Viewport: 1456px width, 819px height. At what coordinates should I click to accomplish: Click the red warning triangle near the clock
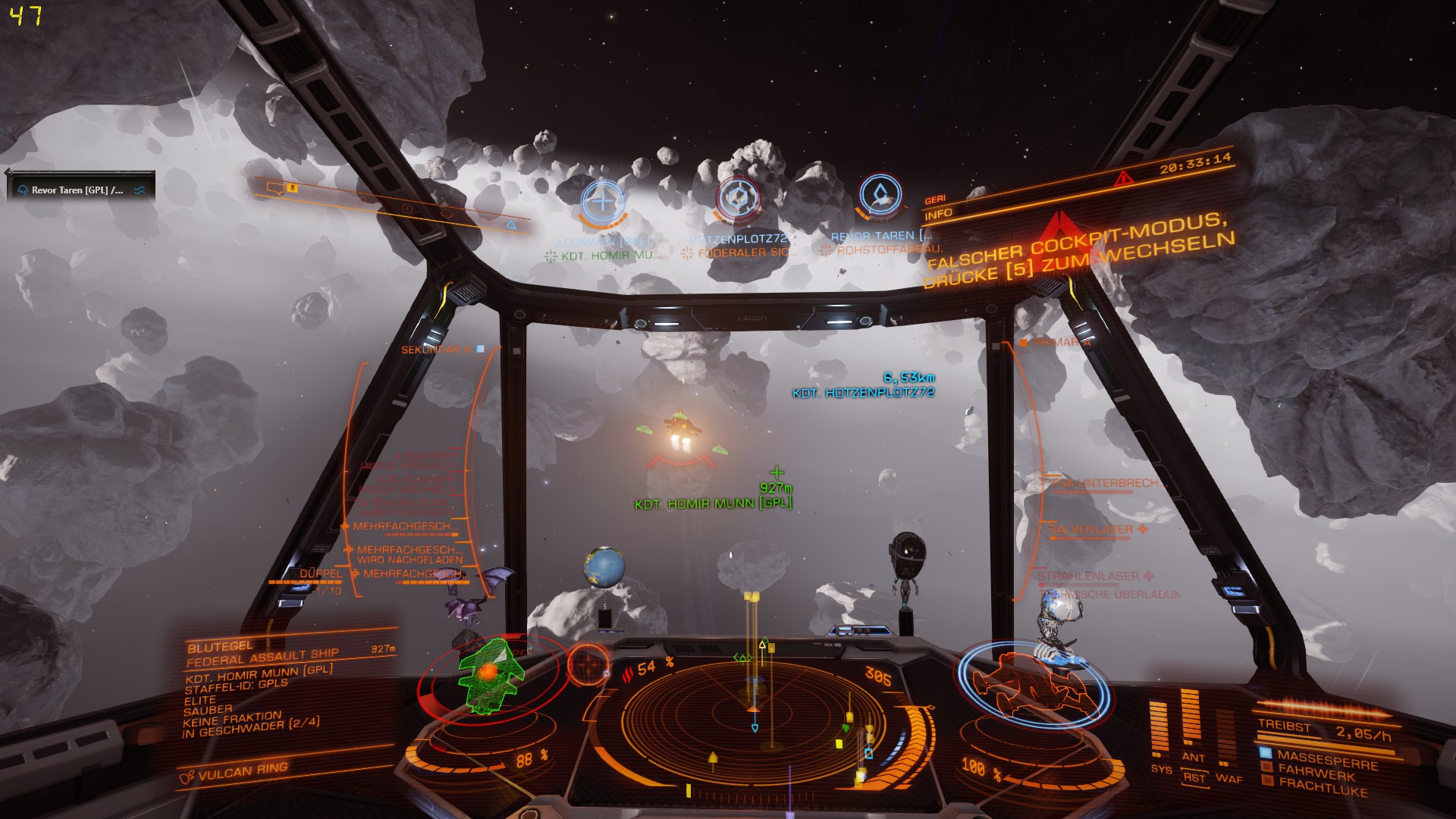(1123, 179)
